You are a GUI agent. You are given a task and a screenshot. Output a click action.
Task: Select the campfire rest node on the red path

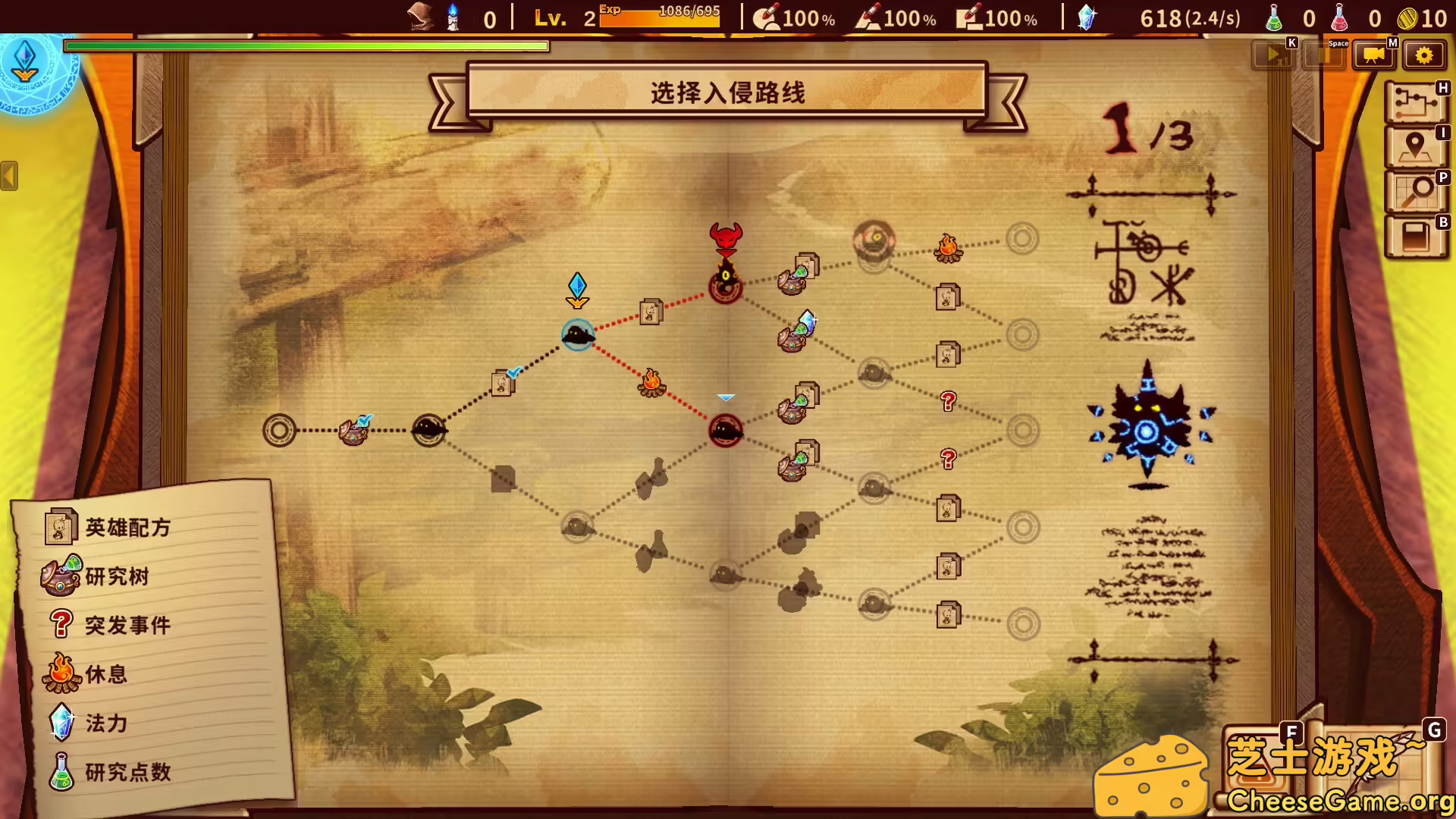point(652,381)
